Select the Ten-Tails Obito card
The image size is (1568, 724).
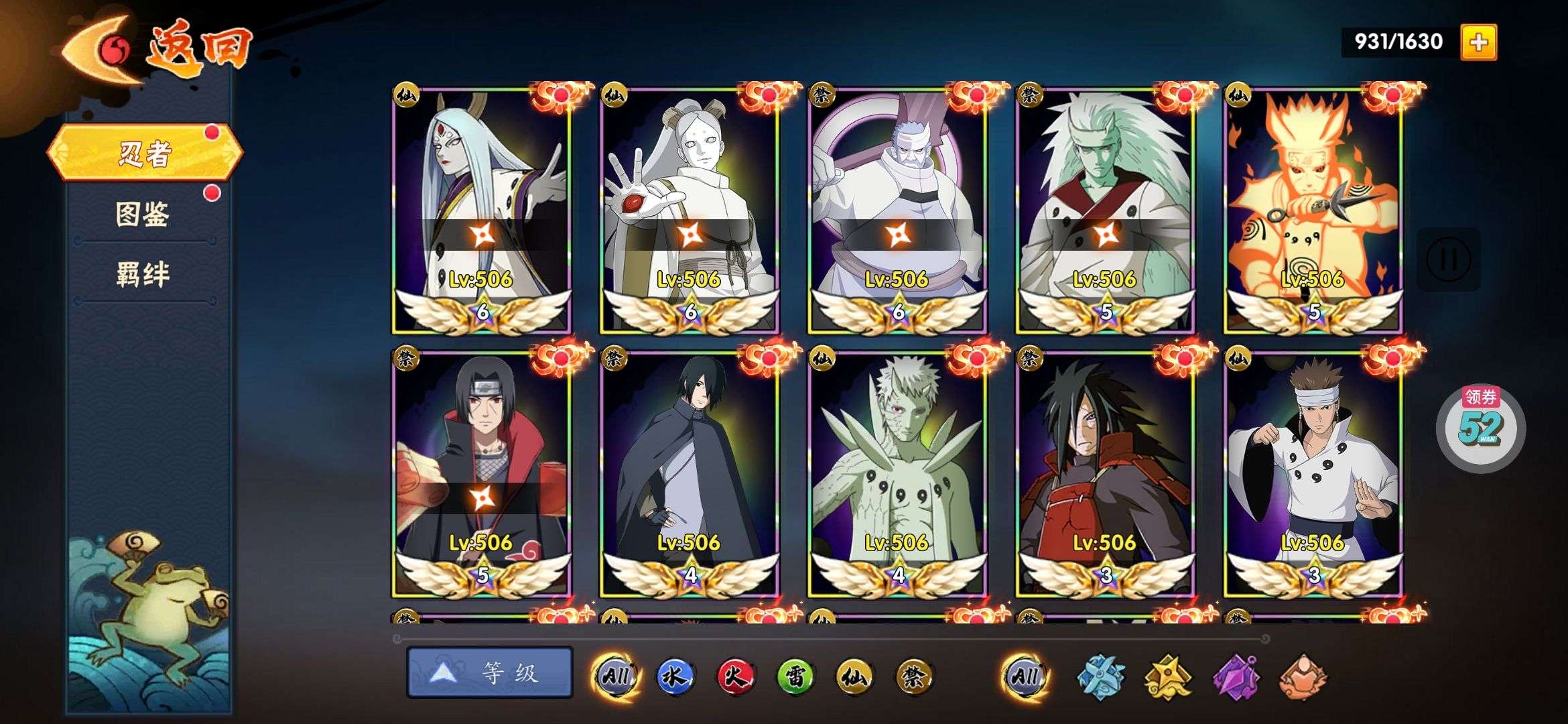coord(897,473)
